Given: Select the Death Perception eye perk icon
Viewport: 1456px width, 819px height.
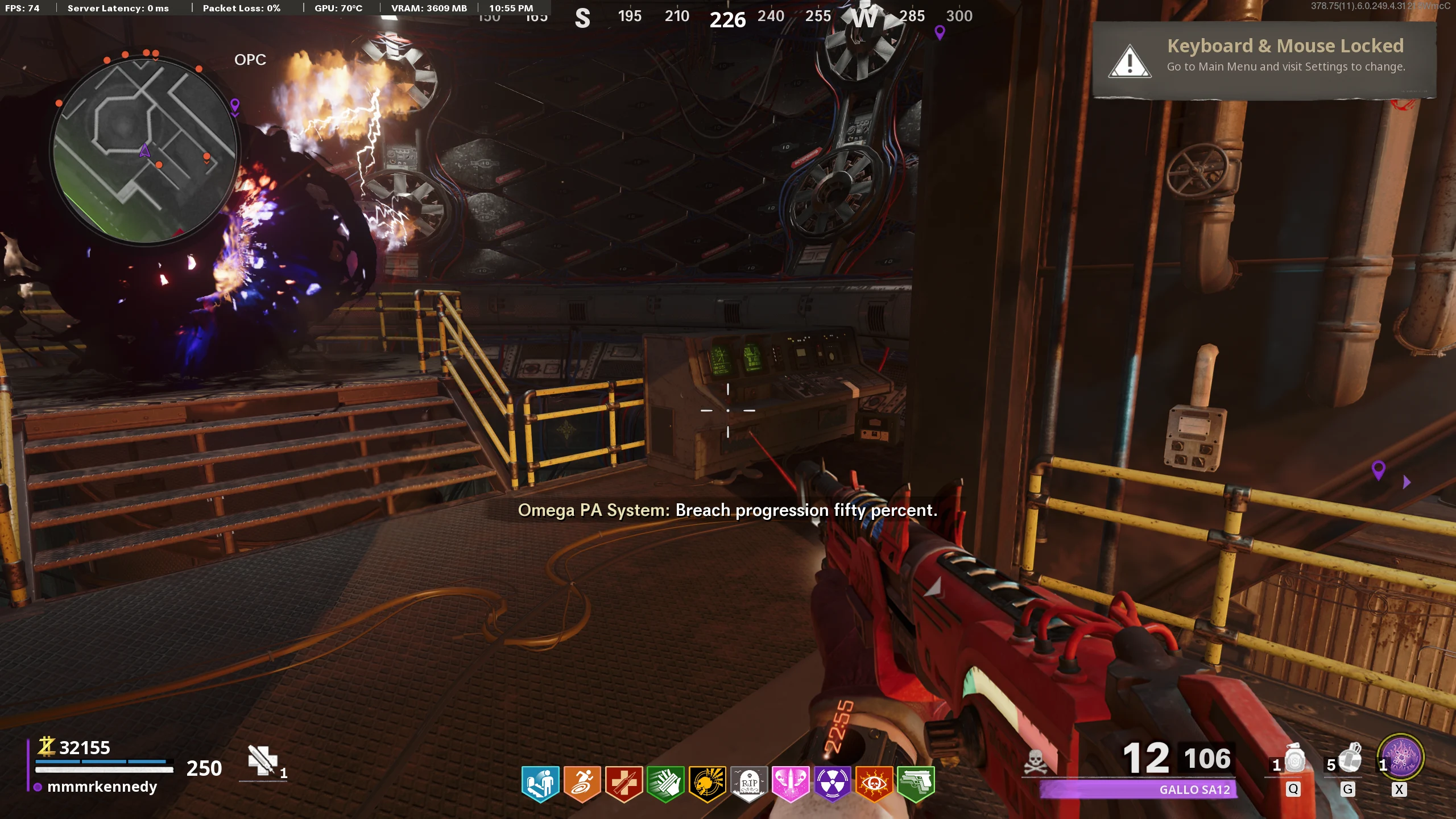Looking at the screenshot, I should [x=874, y=784].
